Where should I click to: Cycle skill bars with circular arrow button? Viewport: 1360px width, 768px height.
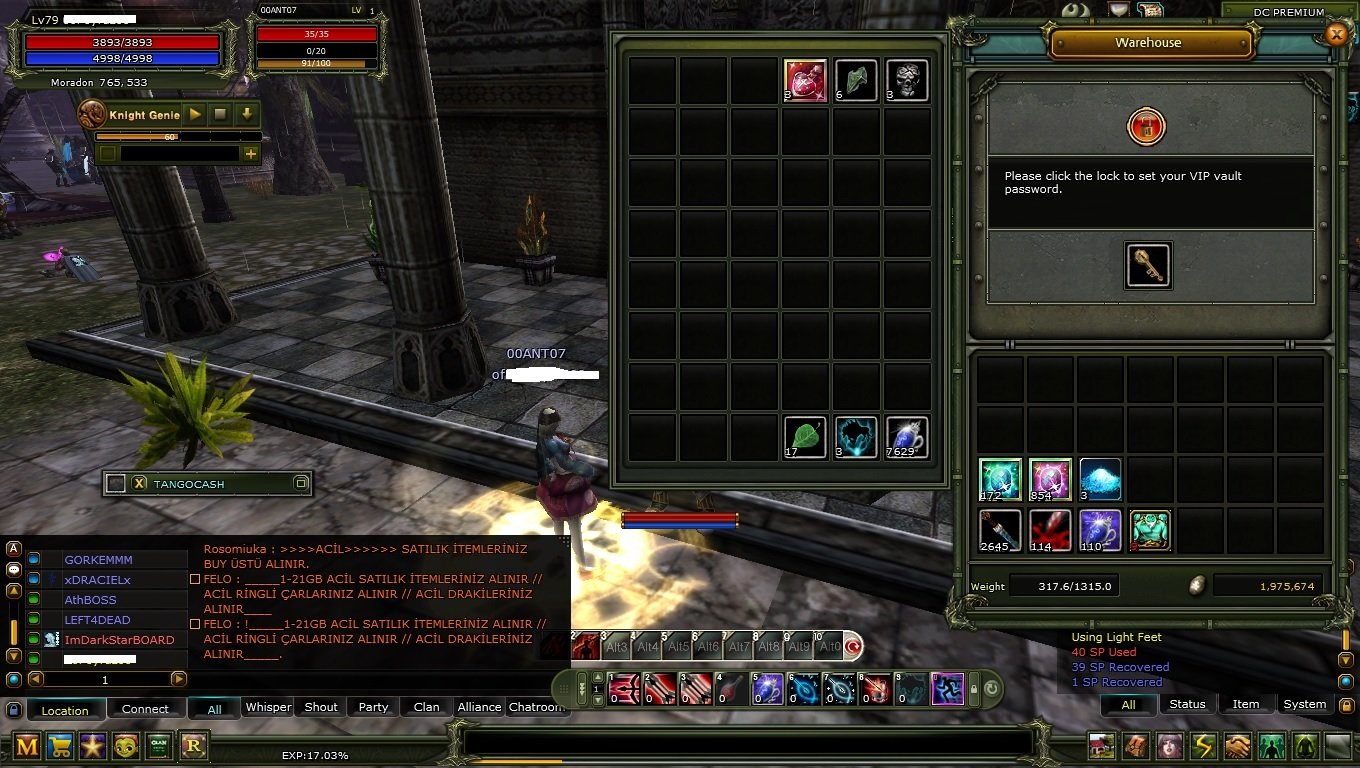point(989,689)
